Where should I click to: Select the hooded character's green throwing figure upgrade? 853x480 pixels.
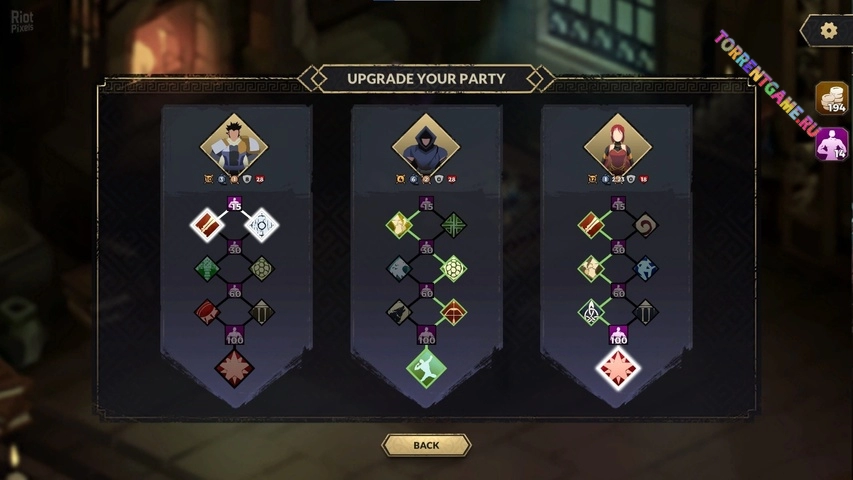(x=426, y=367)
